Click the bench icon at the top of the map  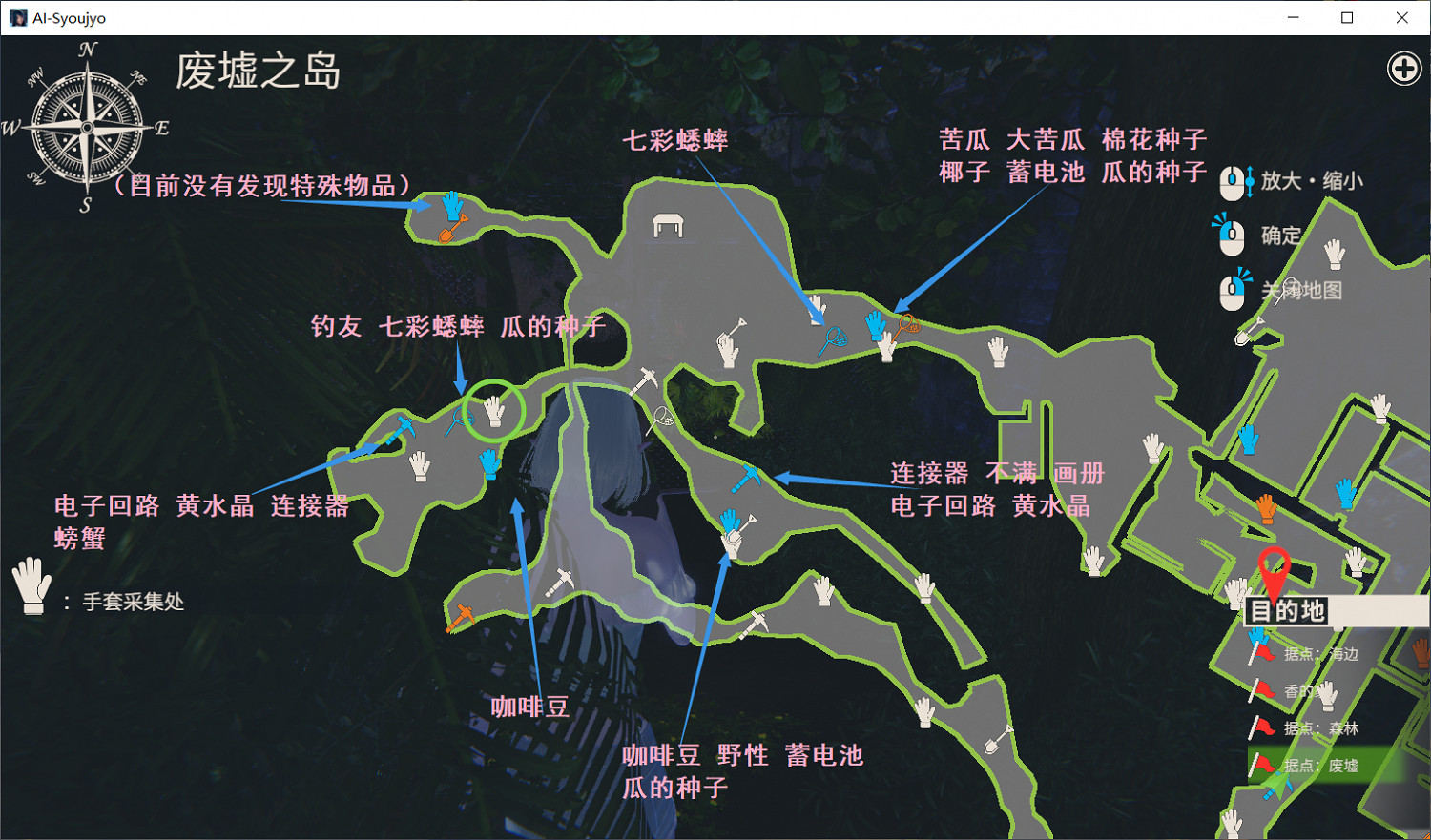tap(668, 223)
